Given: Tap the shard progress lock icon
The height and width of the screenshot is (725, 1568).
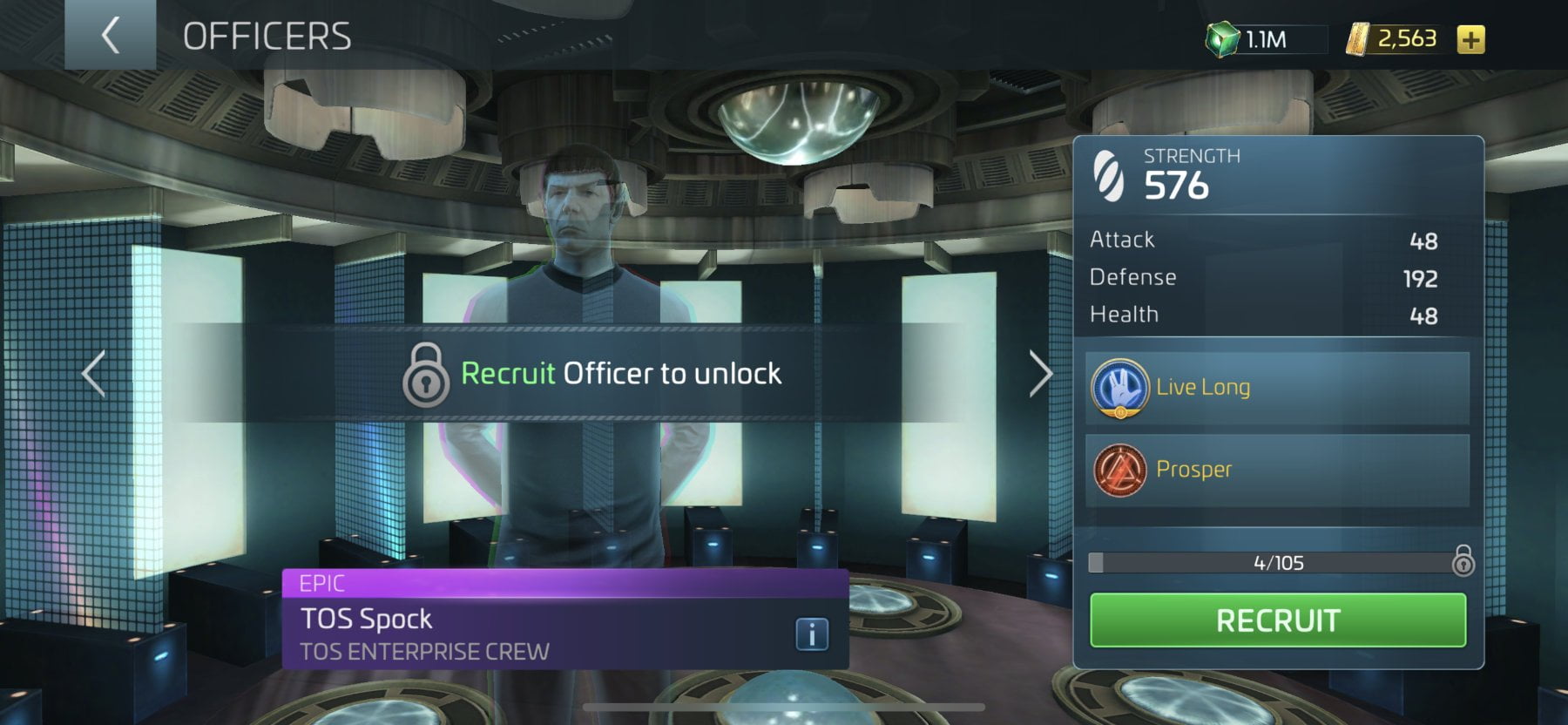Looking at the screenshot, I should (x=1463, y=561).
